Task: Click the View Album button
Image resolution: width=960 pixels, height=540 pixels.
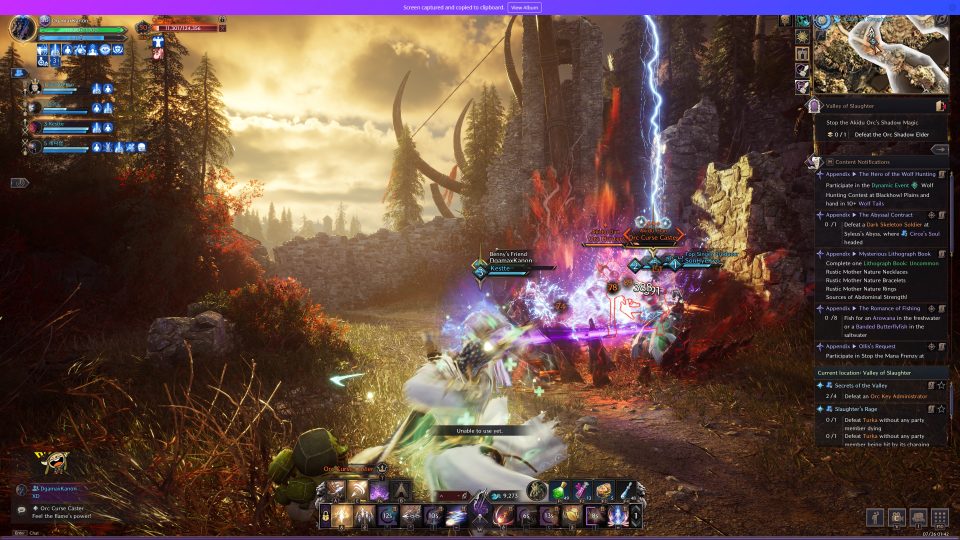Action: coord(525,7)
